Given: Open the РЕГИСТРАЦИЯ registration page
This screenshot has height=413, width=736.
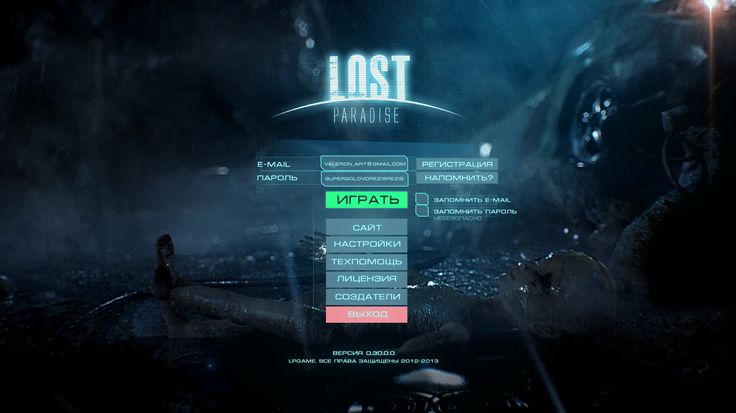Looking at the screenshot, I should [x=457, y=163].
